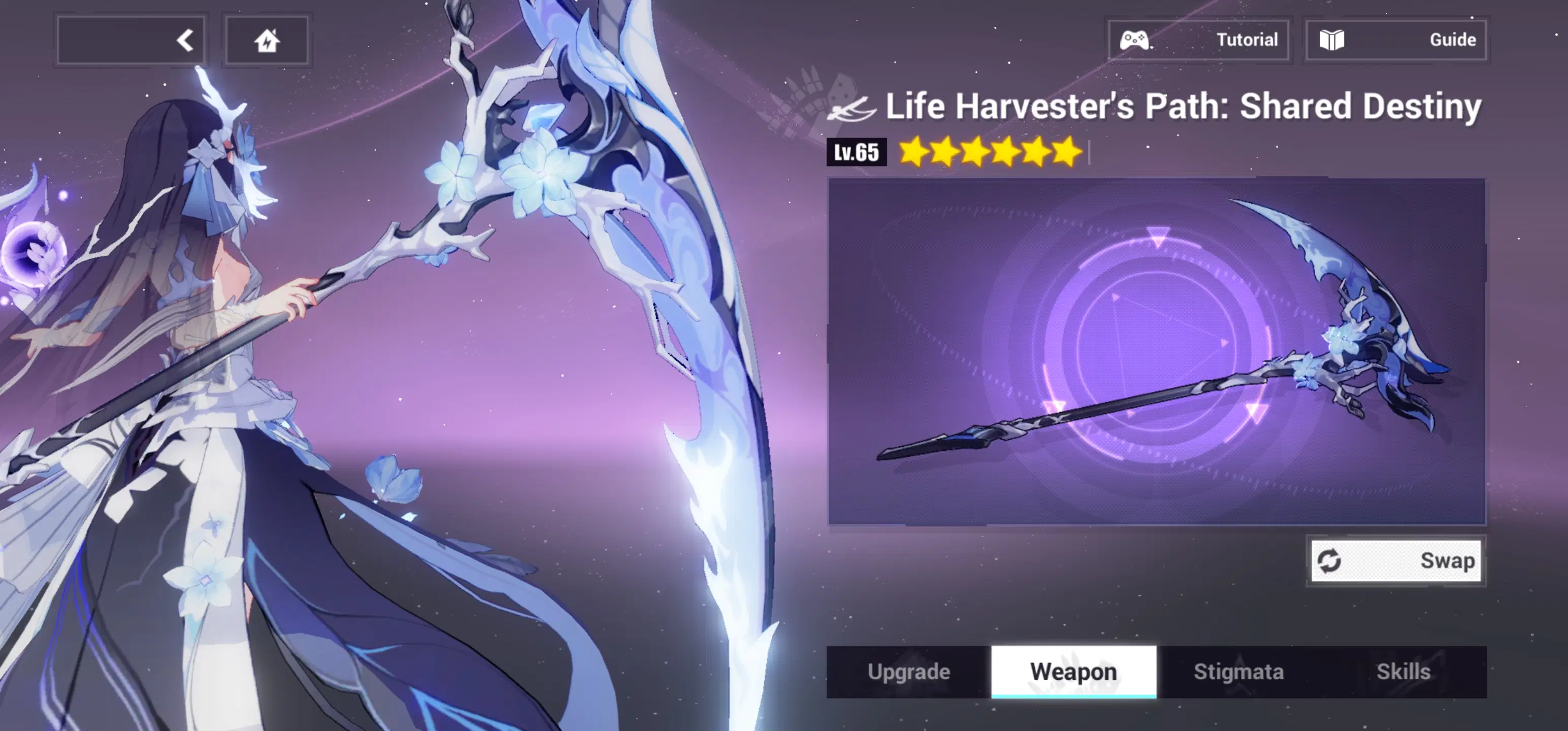Click the Lv.65 level badge
Viewport: 1568px width, 731px height.
pos(857,152)
